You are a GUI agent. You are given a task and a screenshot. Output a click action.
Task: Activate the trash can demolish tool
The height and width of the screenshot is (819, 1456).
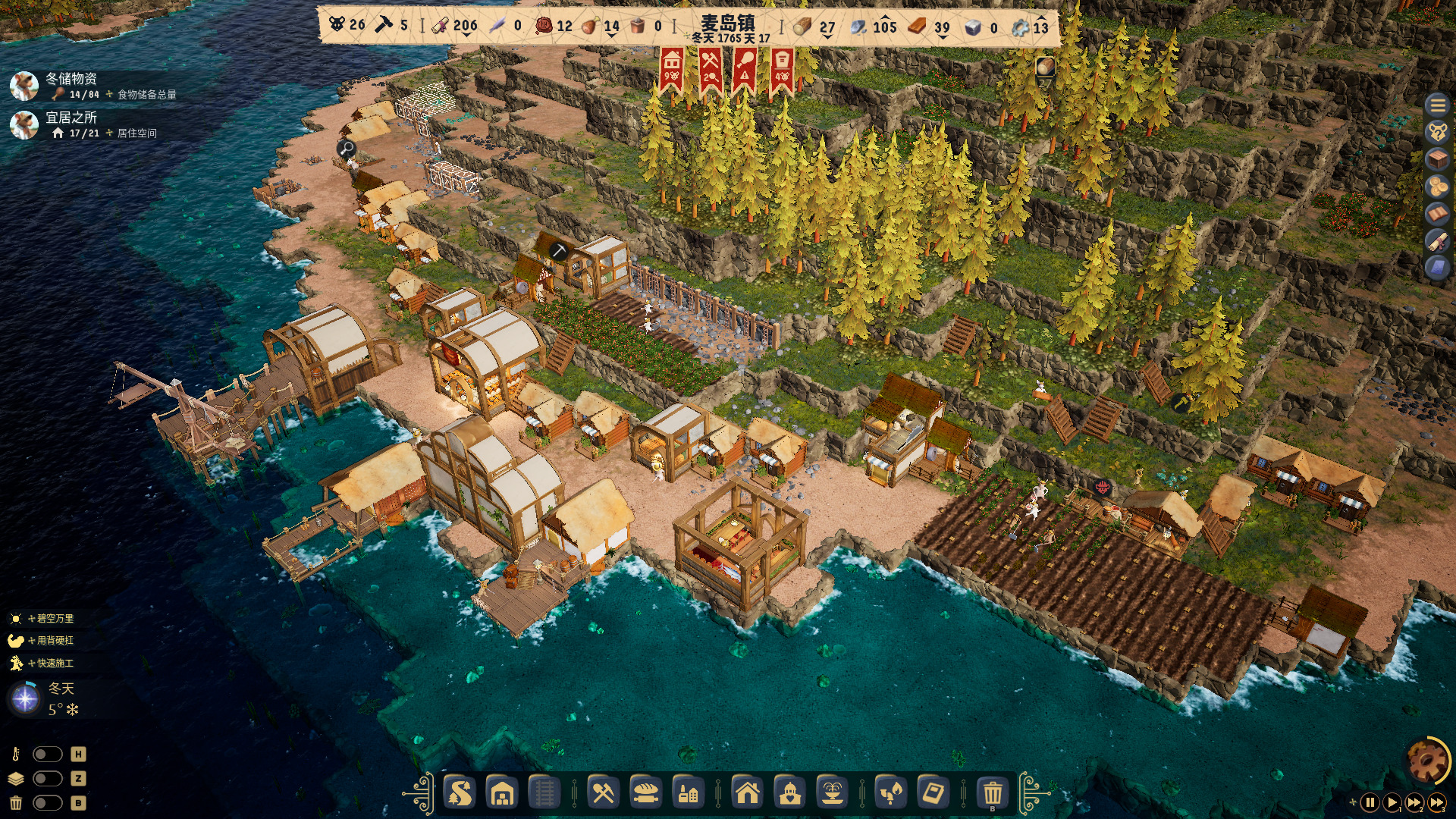point(992,794)
